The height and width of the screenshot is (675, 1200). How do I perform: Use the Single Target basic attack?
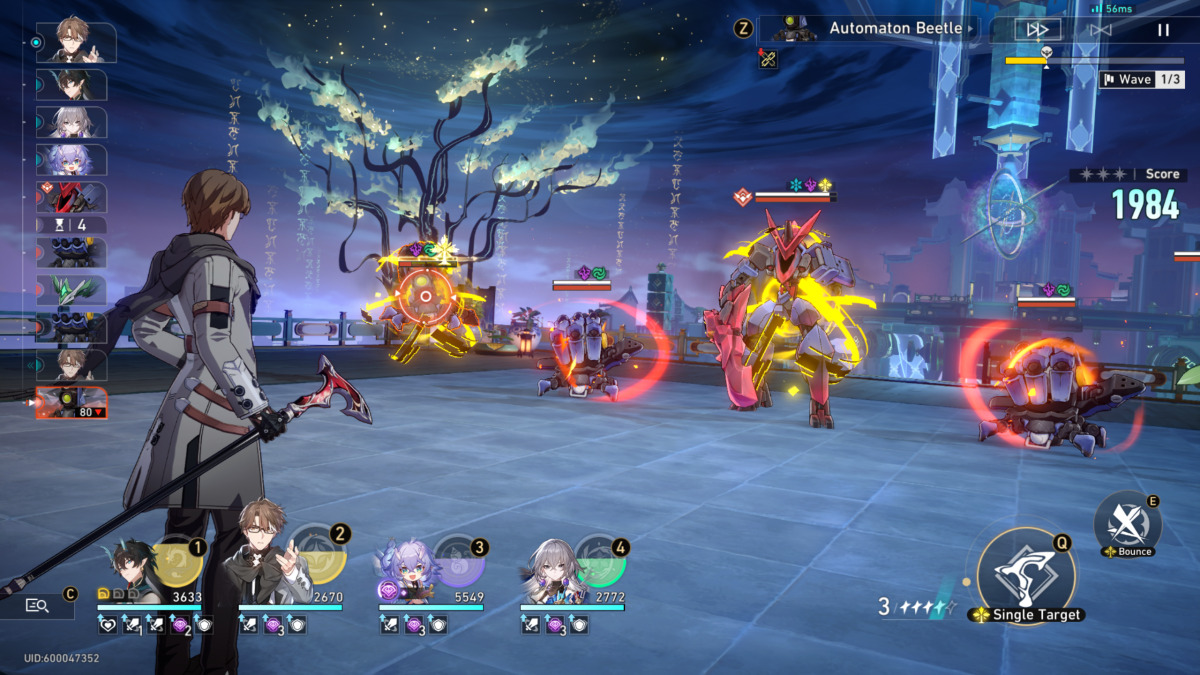pyautogui.click(x=1026, y=577)
